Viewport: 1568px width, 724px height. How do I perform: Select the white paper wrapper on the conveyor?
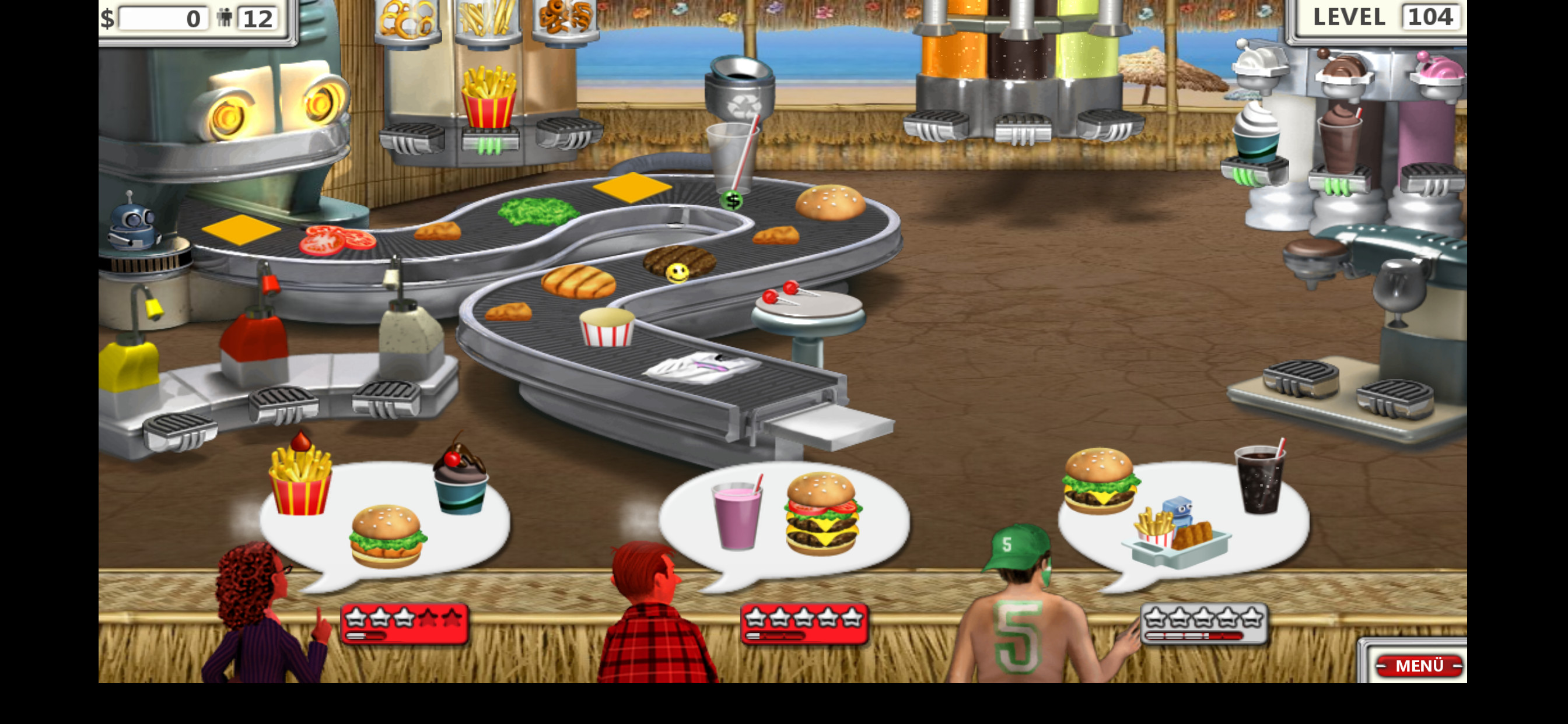(x=702, y=367)
